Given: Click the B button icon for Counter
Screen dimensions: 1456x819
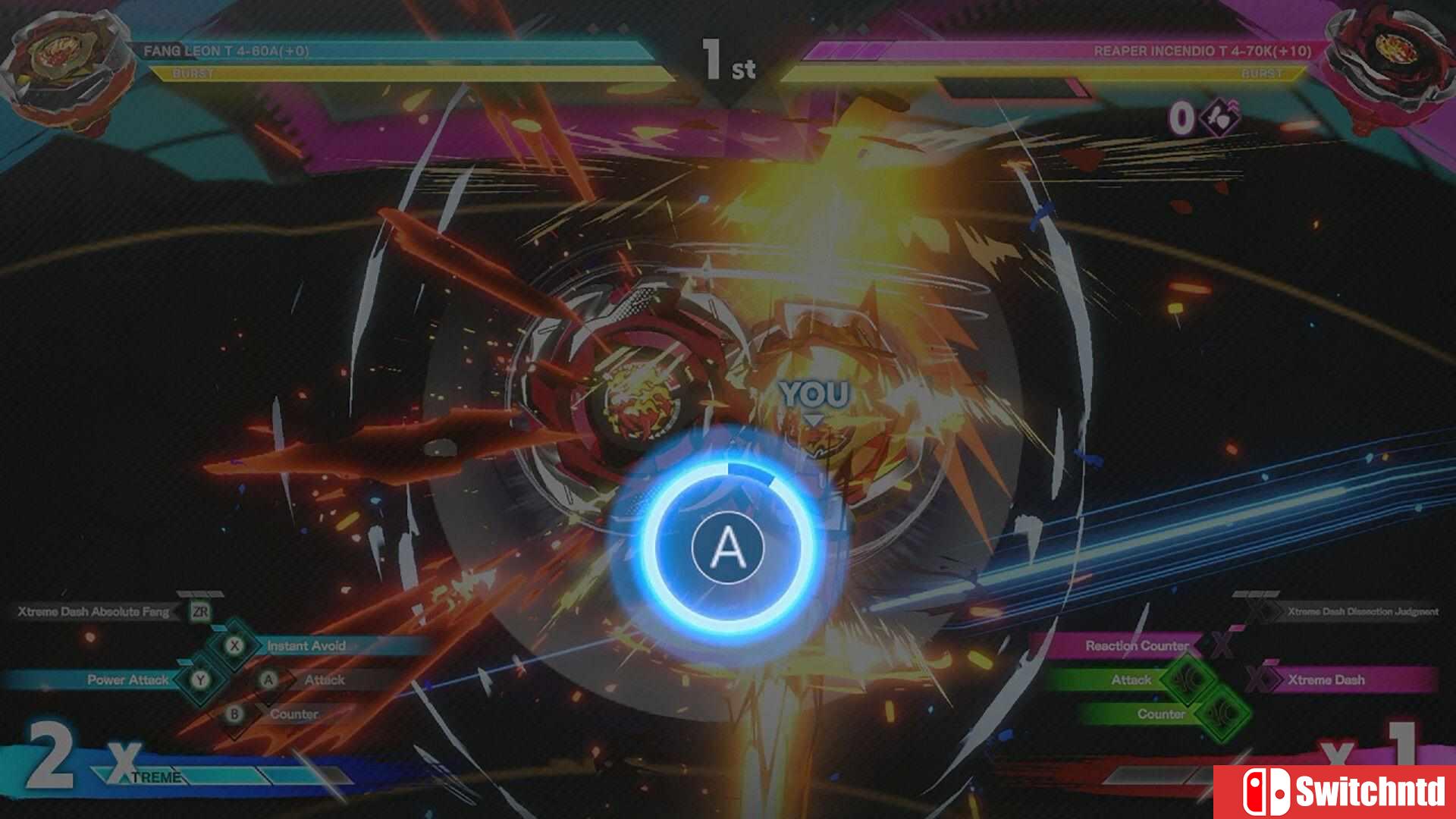Looking at the screenshot, I should (x=232, y=714).
